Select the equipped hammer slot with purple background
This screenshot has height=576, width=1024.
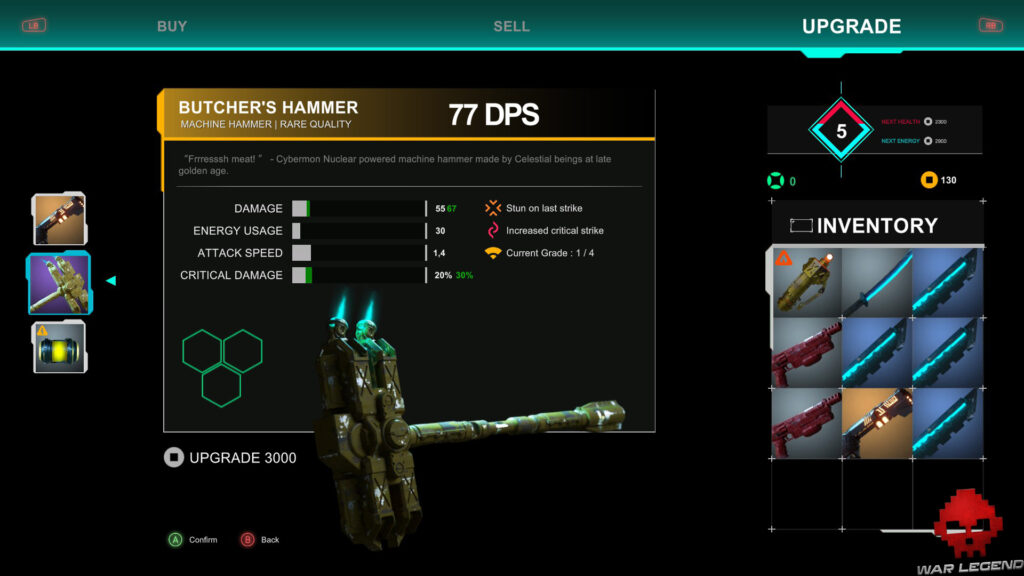(59, 283)
